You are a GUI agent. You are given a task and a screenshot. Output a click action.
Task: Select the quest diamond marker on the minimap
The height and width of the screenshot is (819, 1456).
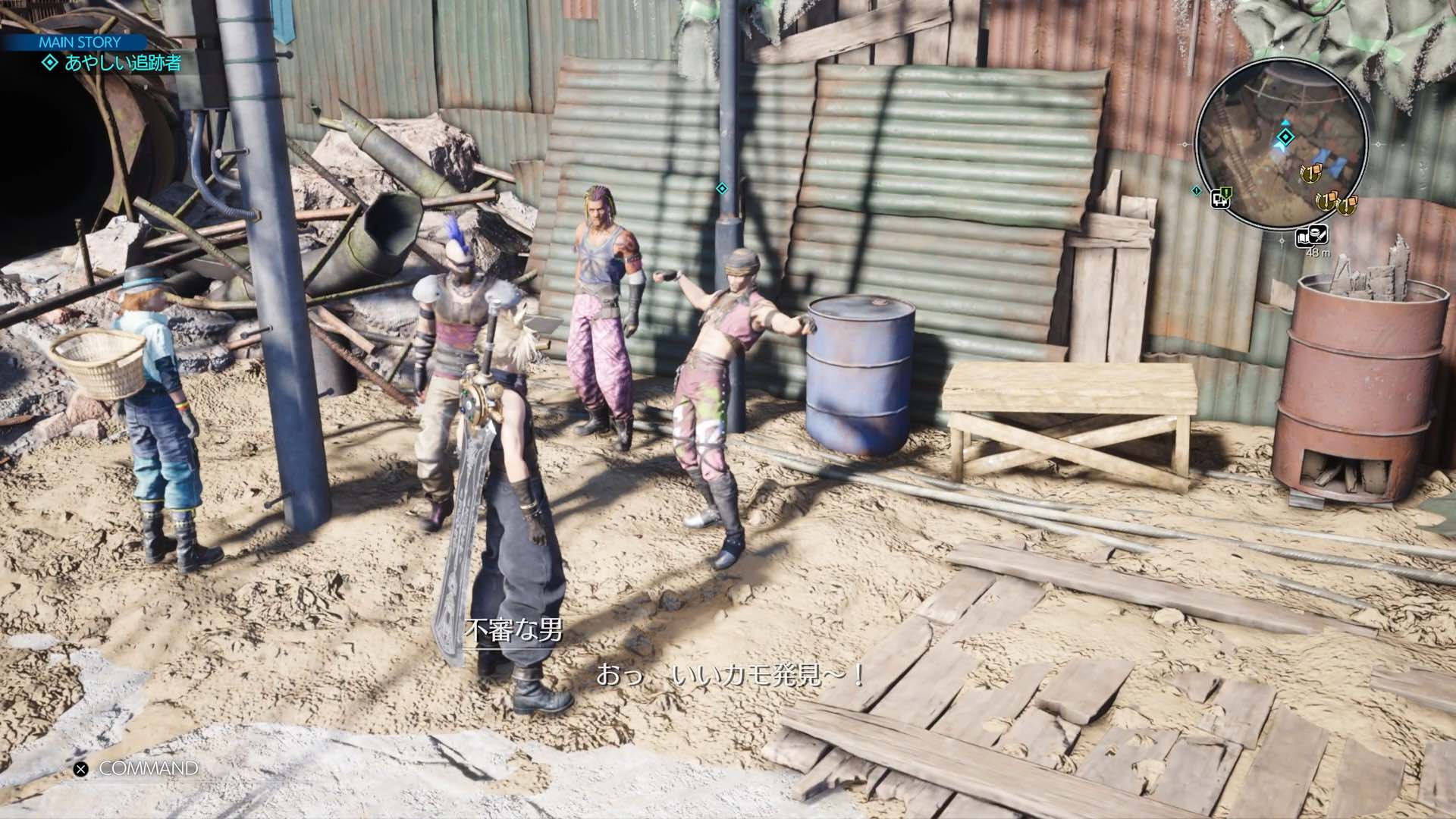point(1285,136)
